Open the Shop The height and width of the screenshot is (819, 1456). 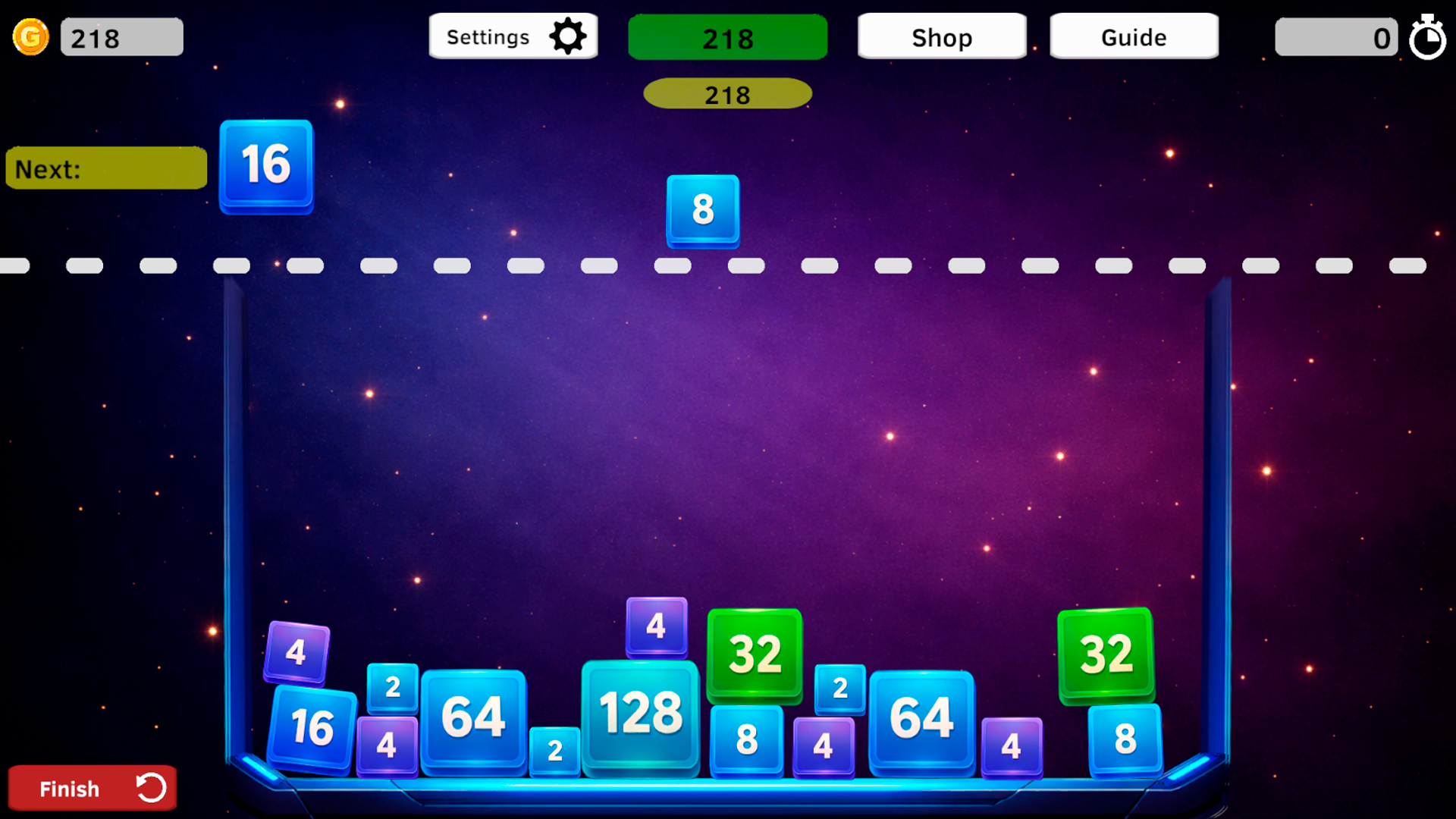[941, 36]
